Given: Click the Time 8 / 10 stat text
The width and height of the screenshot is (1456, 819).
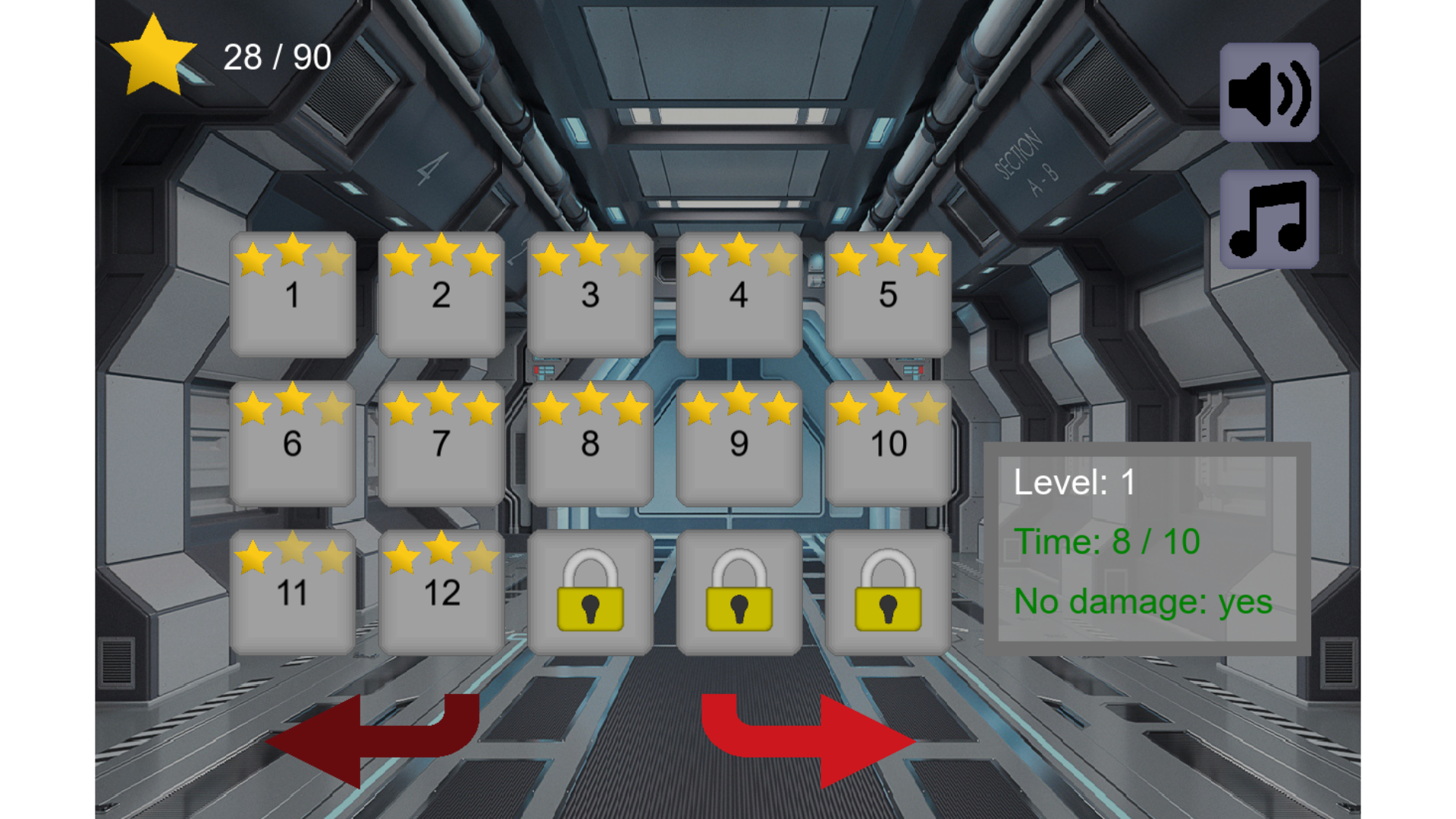Looking at the screenshot, I should [1107, 541].
